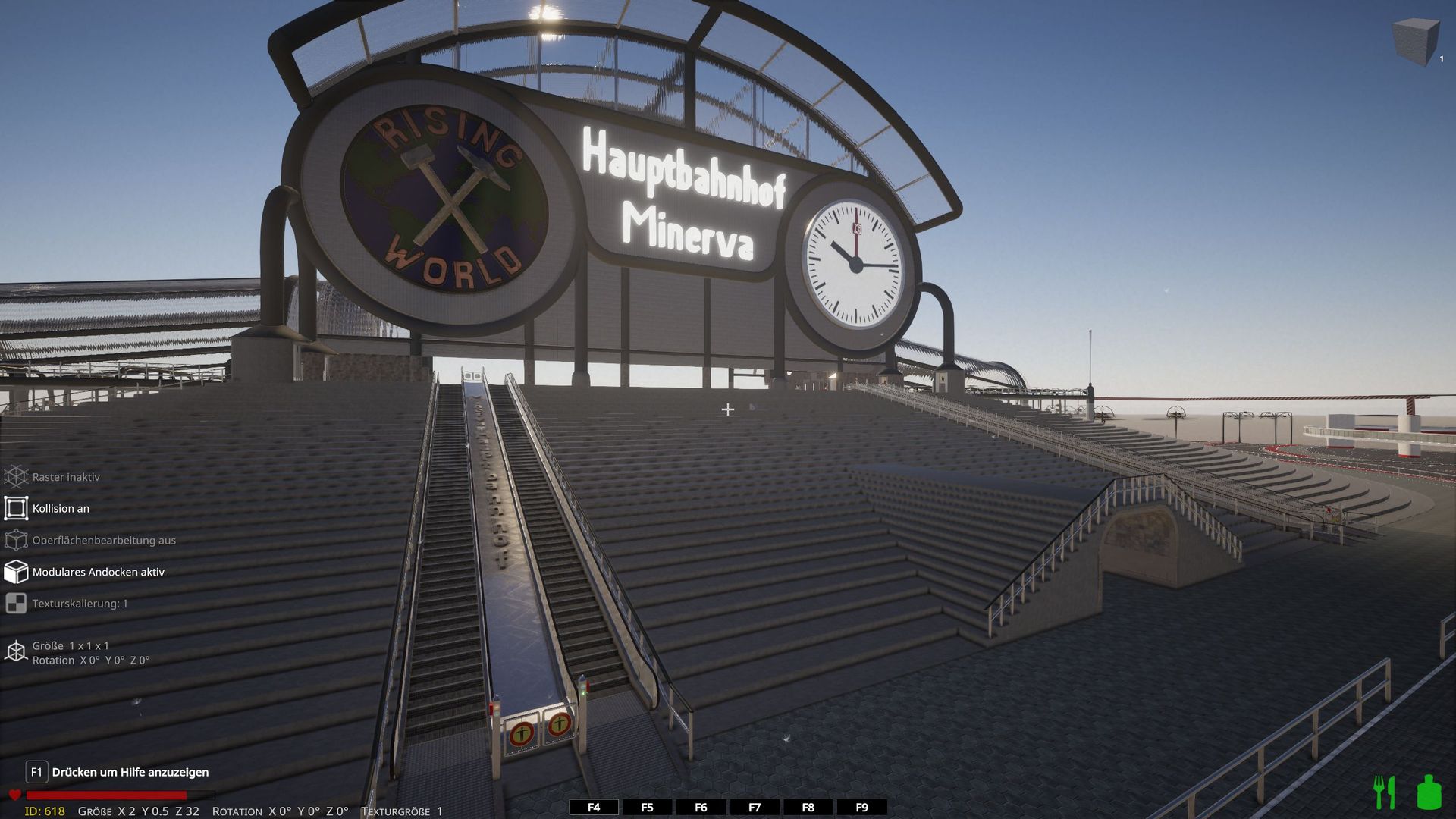Switch on Oberflächenbearbeitung surface editing

(17, 540)
